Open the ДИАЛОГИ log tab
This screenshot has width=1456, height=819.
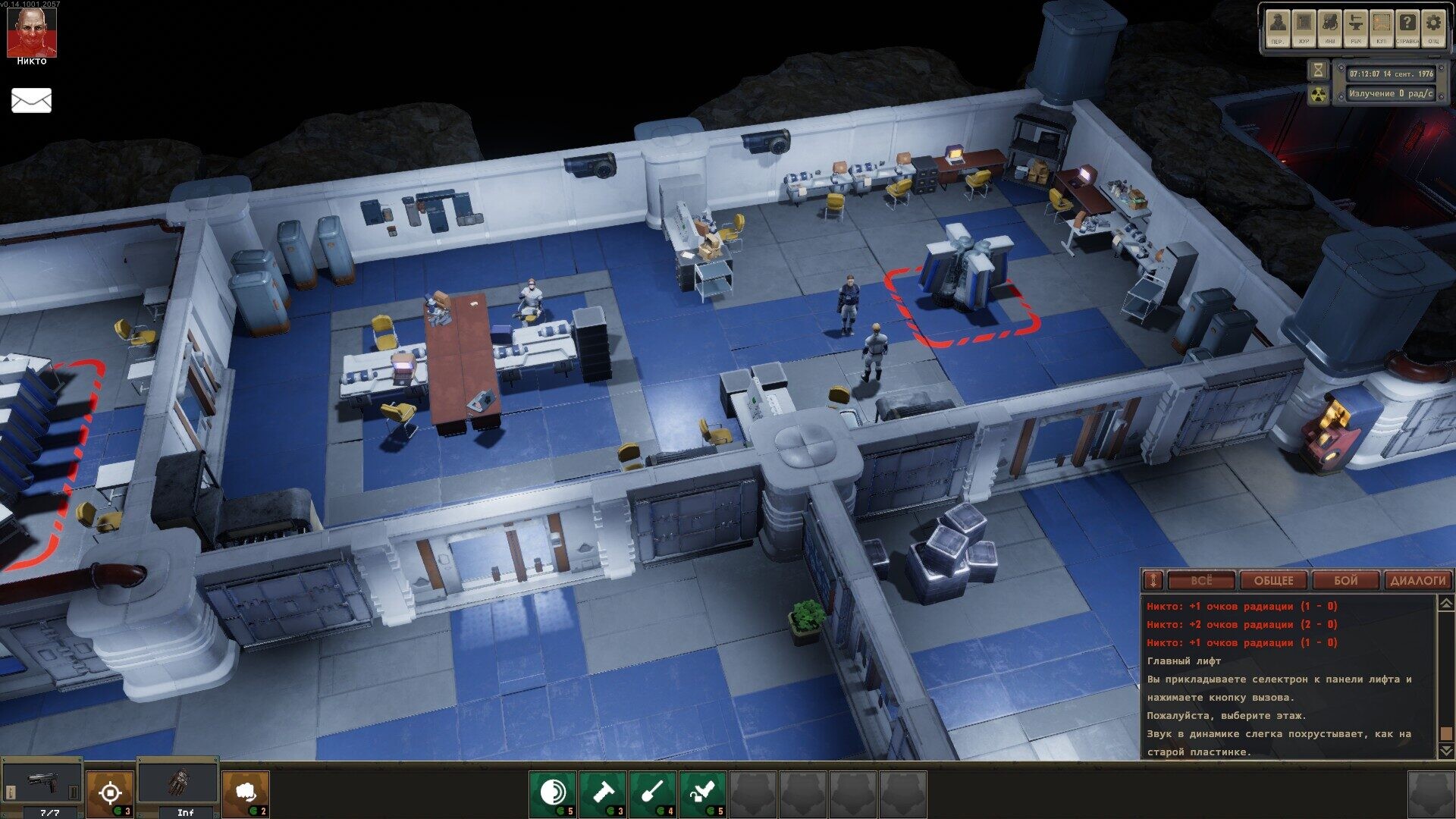click(x=1417, y=581)
